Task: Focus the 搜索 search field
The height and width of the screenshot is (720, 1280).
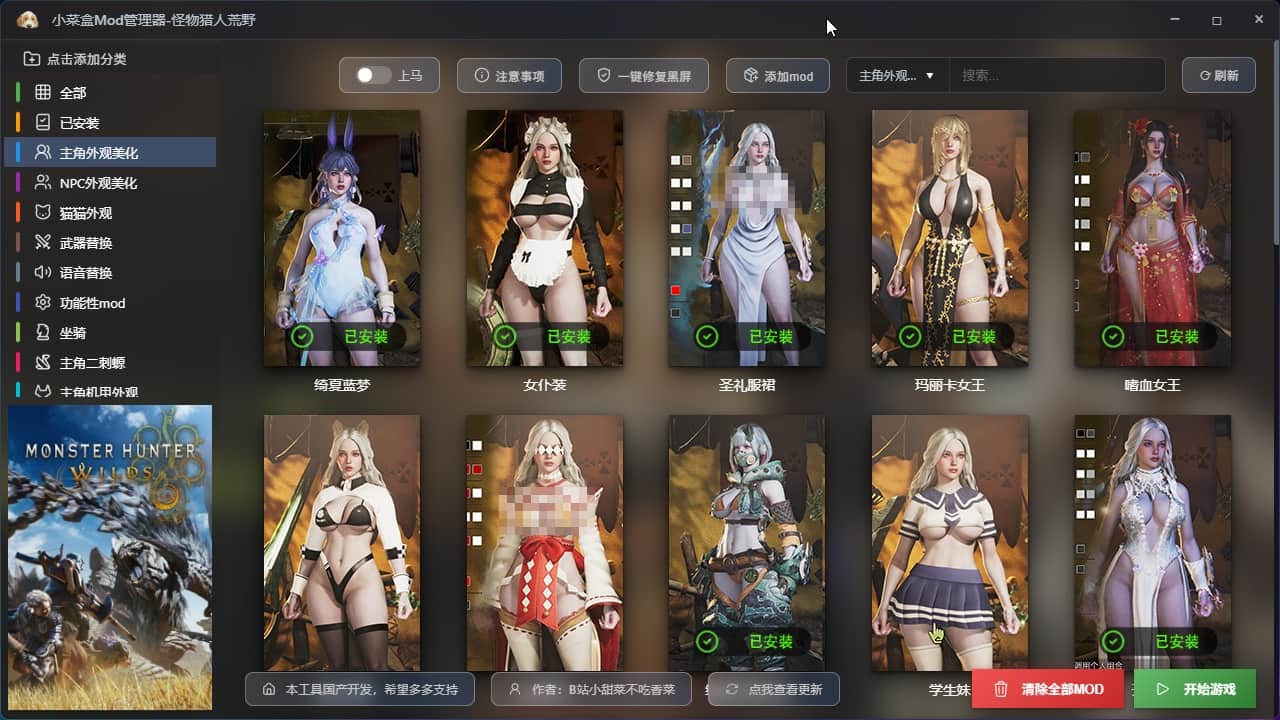Action: point(1055,75)
